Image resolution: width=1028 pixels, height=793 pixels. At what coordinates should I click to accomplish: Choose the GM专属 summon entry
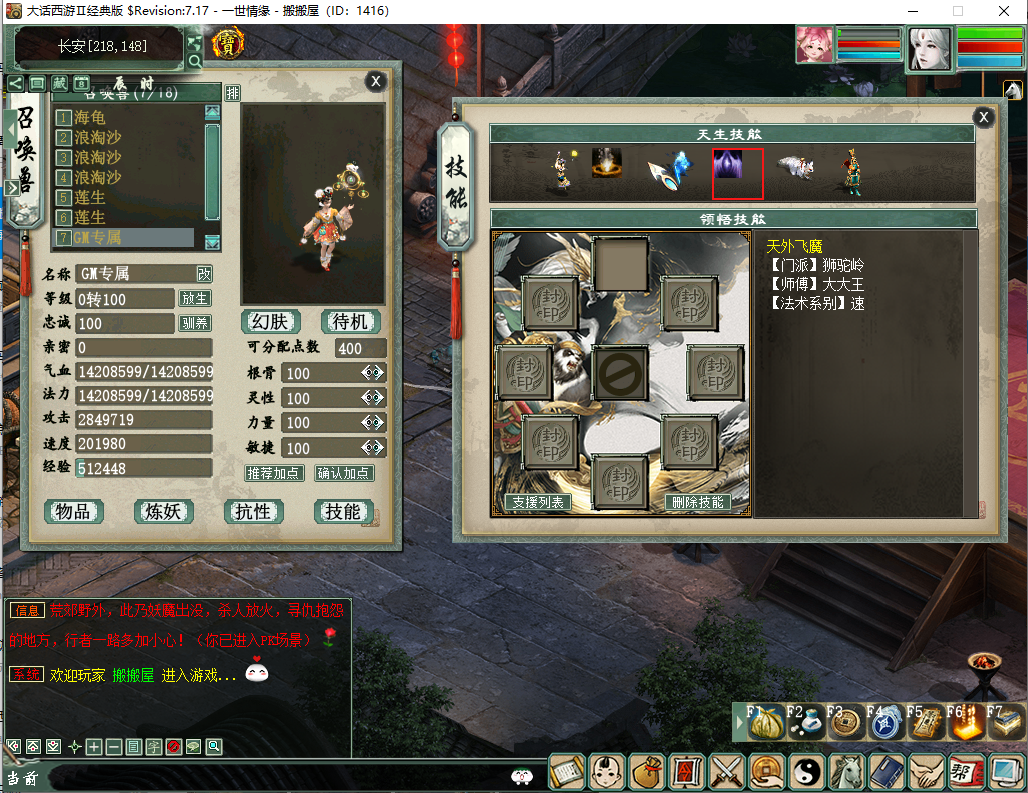pos(97,238)
